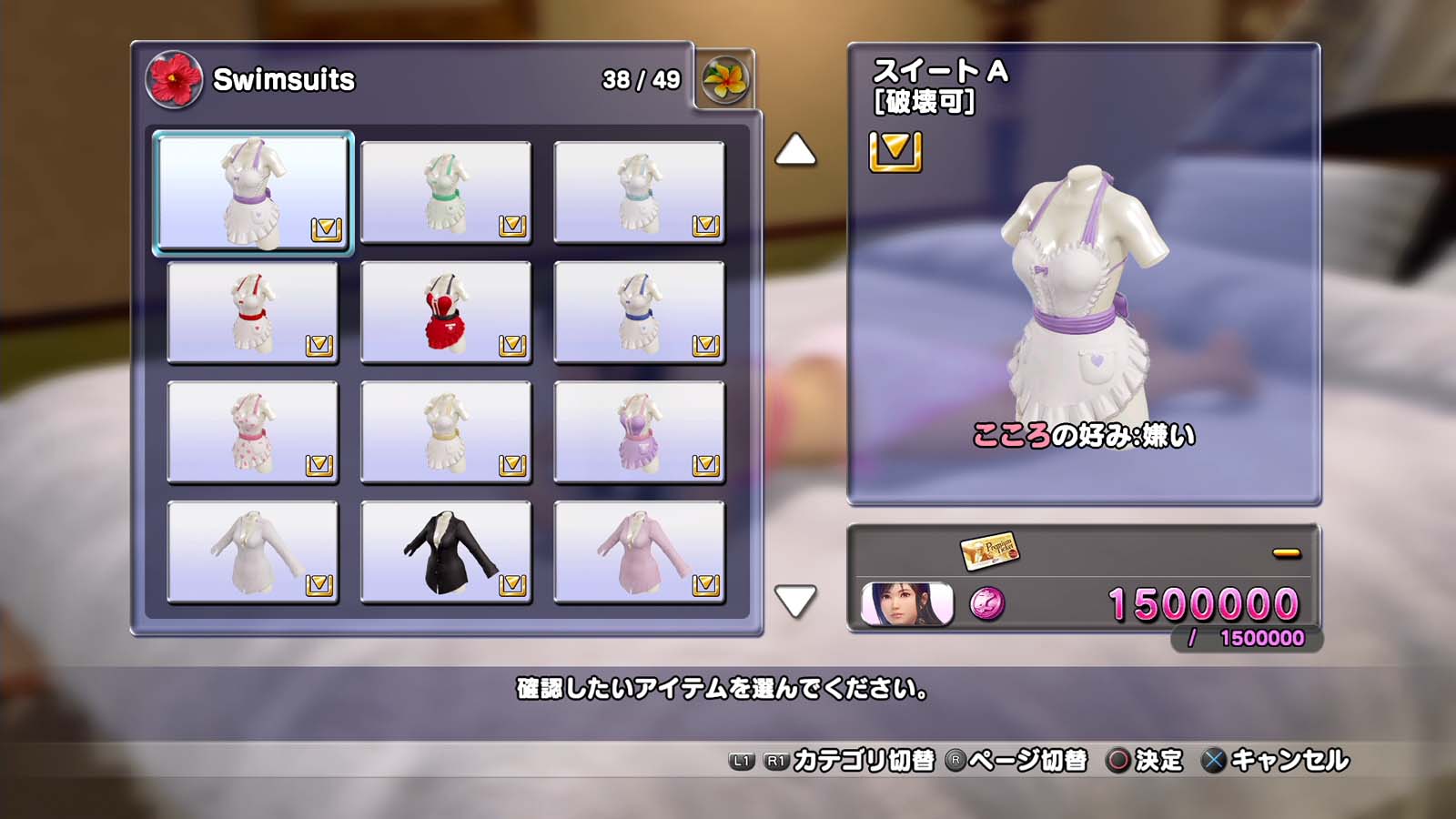
Task: Choose the white long-sleeve shirt
Action: 253,552
